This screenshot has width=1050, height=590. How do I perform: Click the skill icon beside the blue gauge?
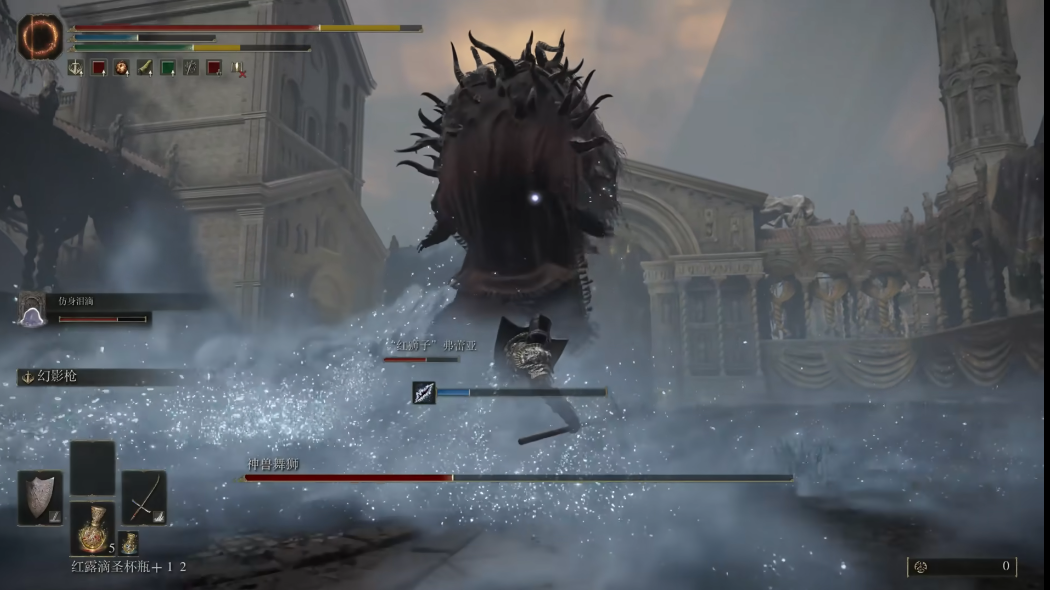tap(424, 393)
